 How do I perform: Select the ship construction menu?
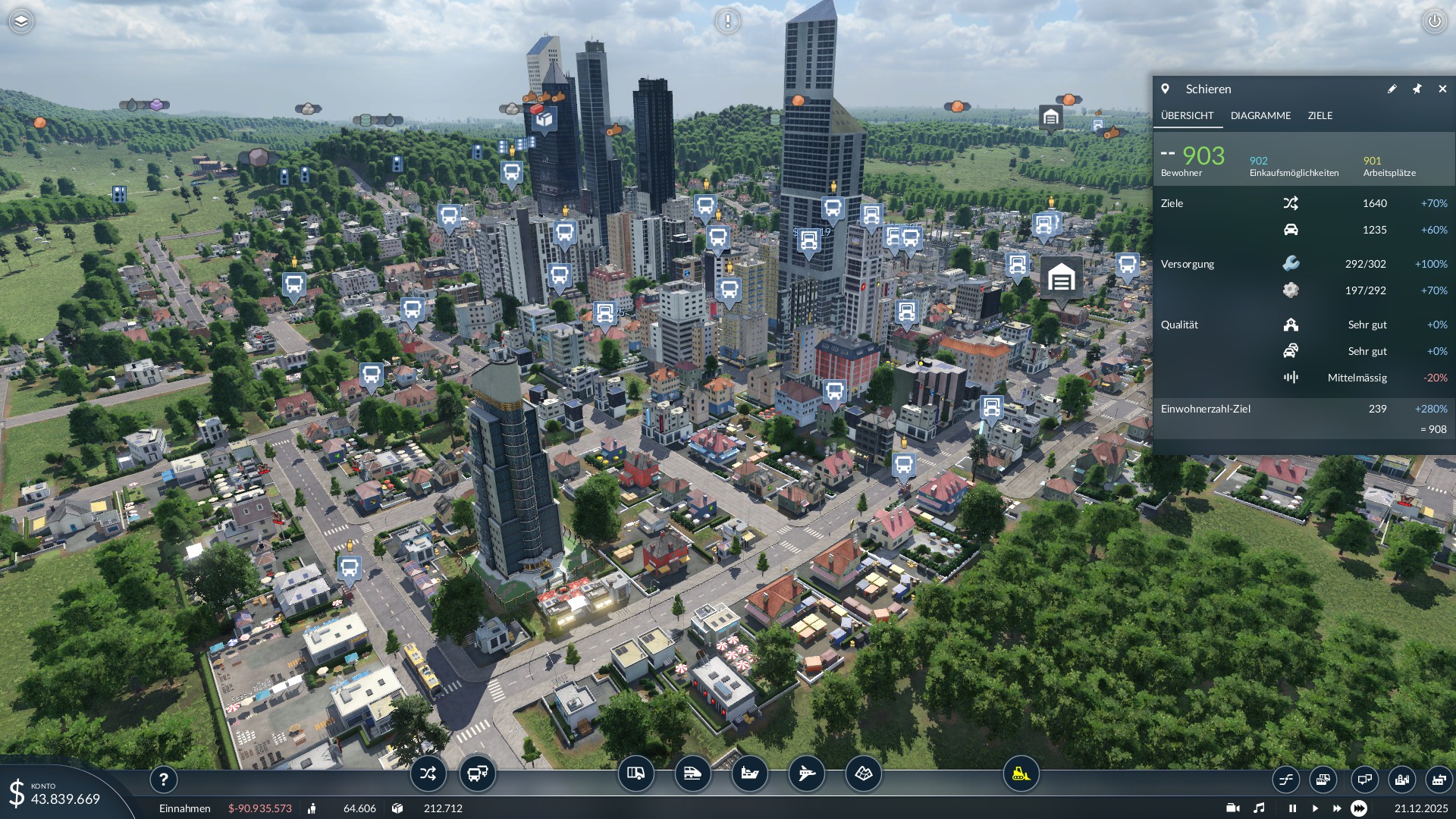coord(749,773)
